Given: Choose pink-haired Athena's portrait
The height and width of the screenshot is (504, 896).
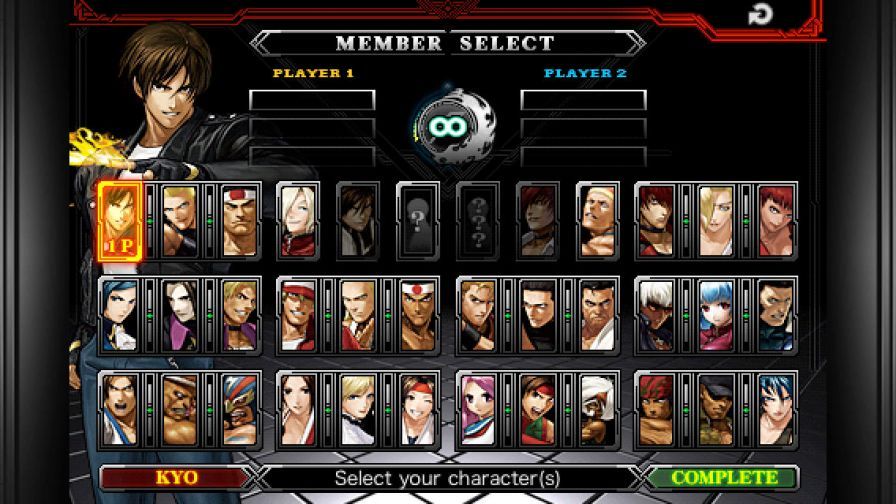Looking at the screenshot, I should 477,408.
